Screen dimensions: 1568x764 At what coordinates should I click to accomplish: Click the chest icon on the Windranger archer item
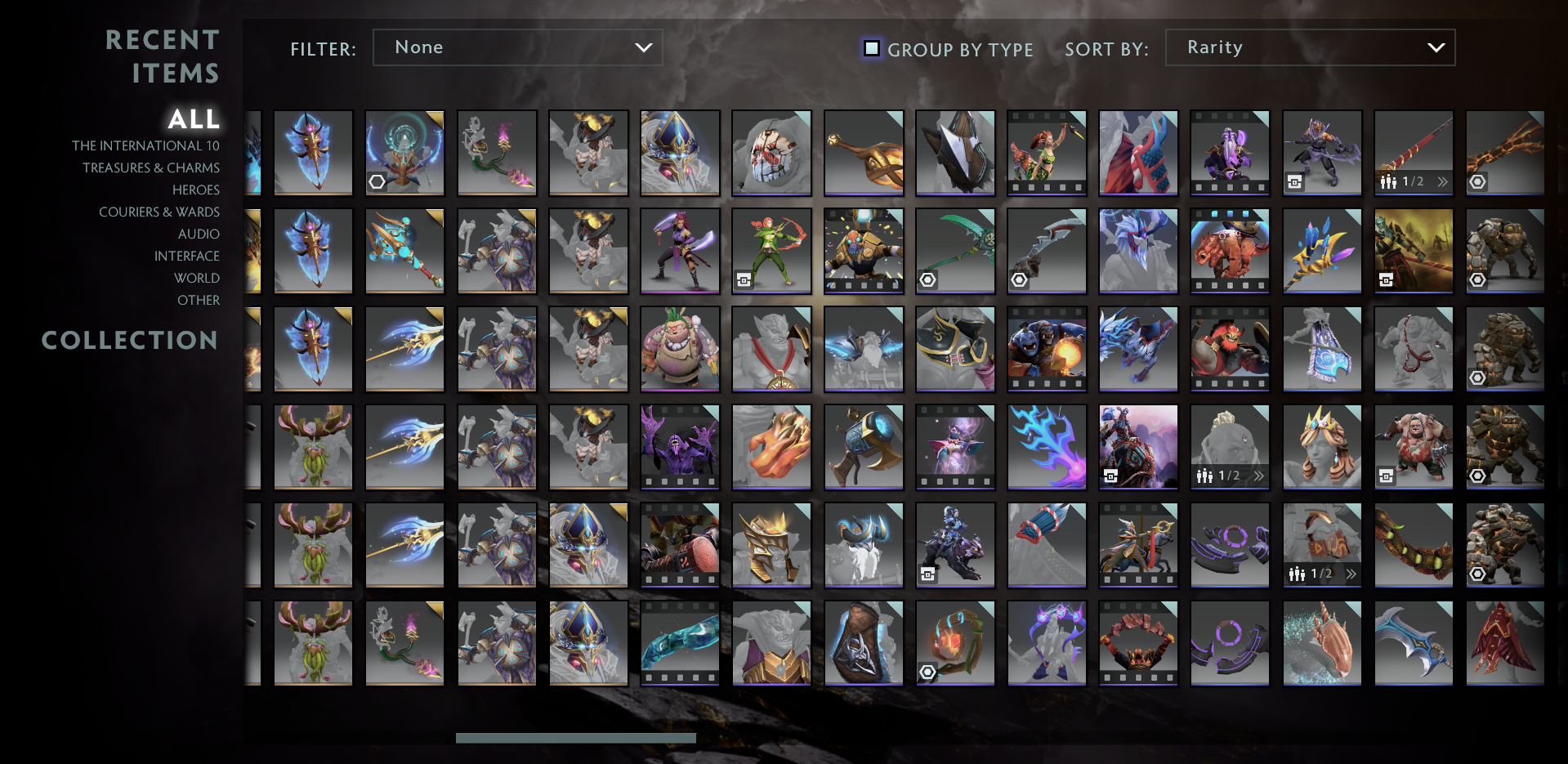coord(743,278)
